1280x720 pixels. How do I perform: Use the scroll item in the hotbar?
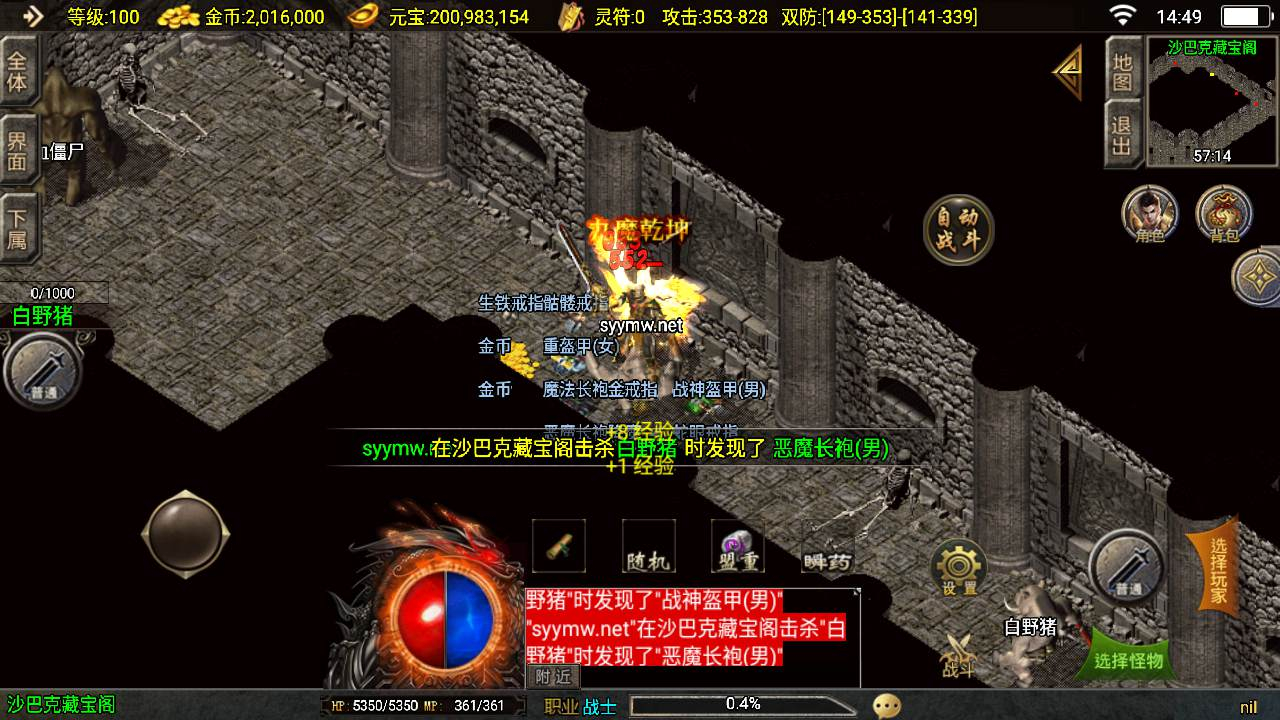[558, 546]
